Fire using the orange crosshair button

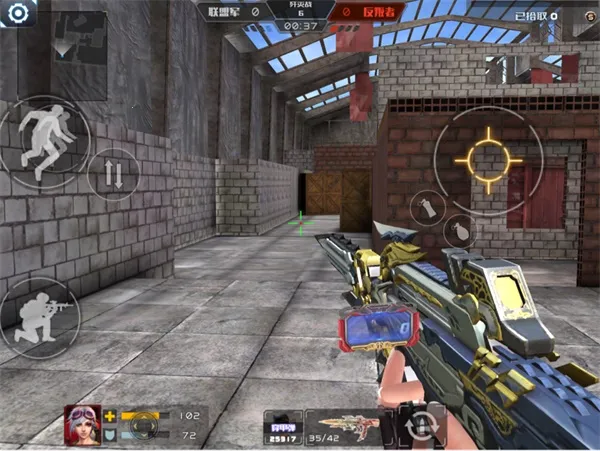tap(488, 159)
